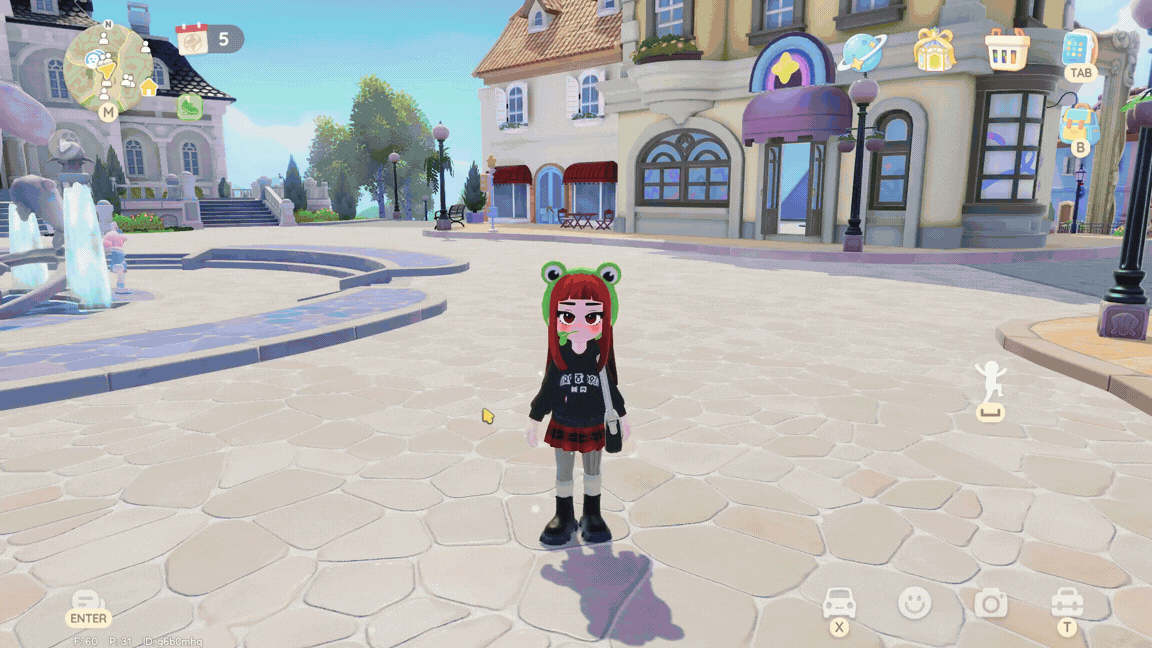The image size is (1152, 648).
Task: Click the yellow home marker on the minimap
Action: (x=149, y=88)
